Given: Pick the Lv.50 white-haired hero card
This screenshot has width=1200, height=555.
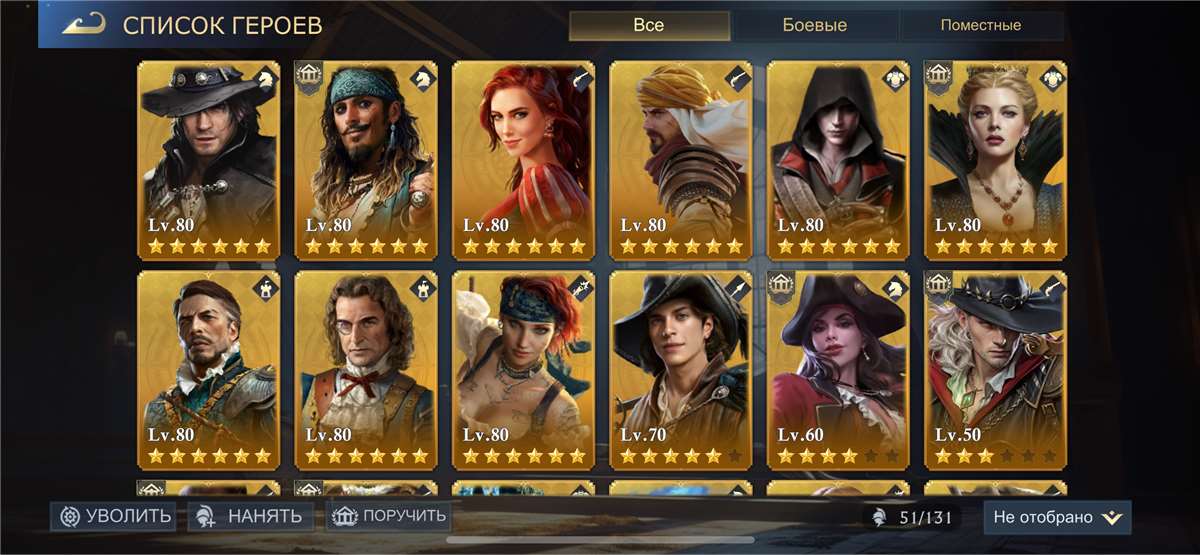Looking at the screenshot, I should click(x=996, y=370).
